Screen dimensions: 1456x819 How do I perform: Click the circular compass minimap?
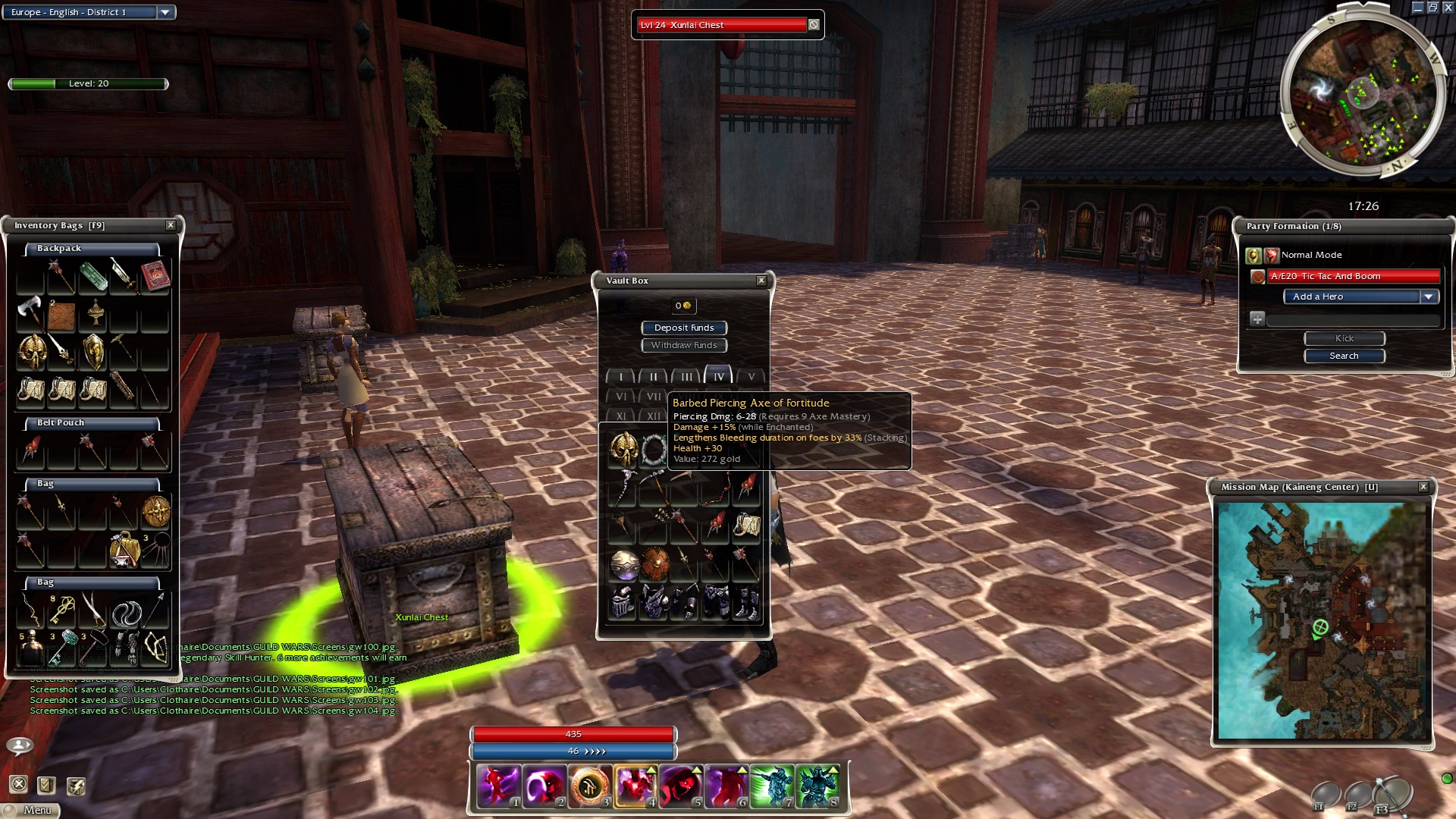[1363, 95]
